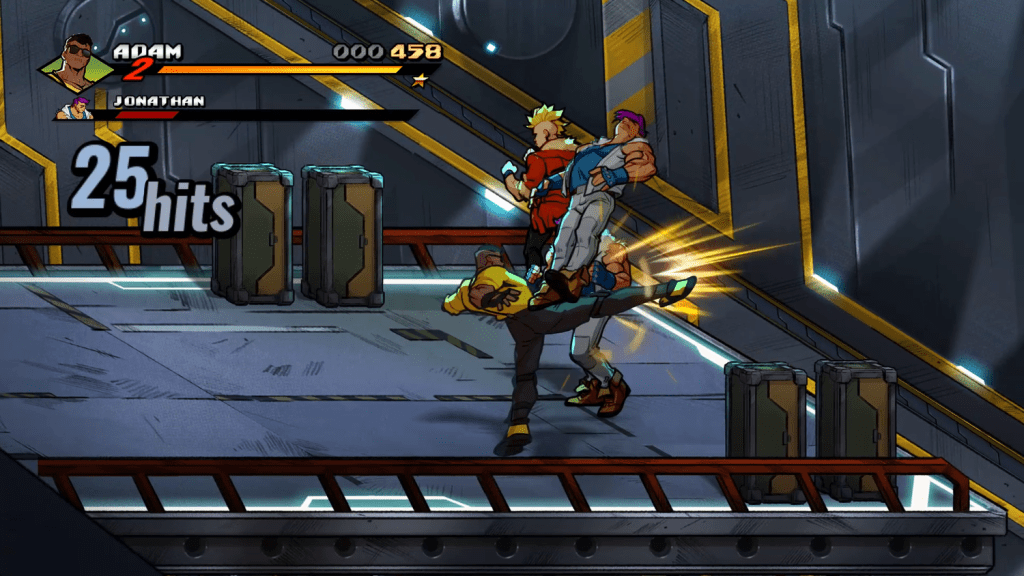Click Adam's player portrait
Screen dimensions: 1024x576
[x=77, y=63]
